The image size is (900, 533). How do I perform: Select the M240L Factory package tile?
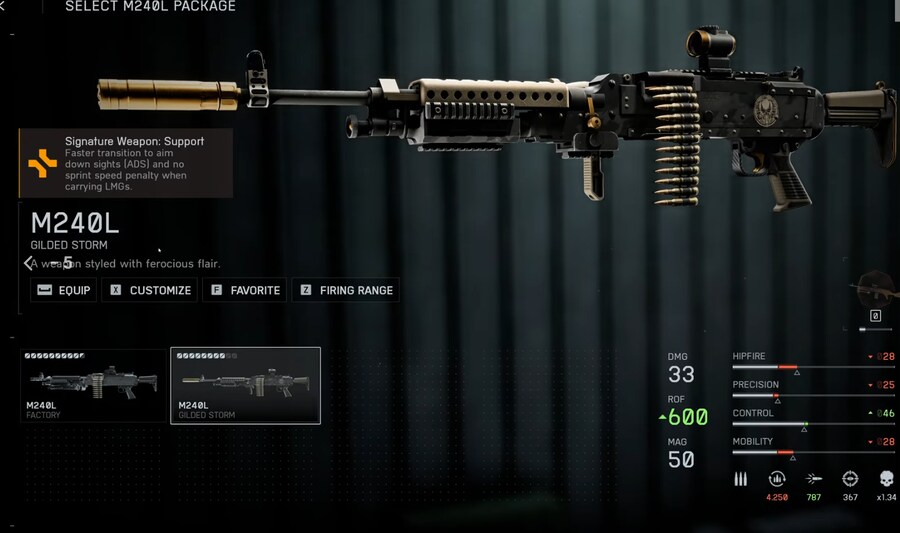click(94, 385)
